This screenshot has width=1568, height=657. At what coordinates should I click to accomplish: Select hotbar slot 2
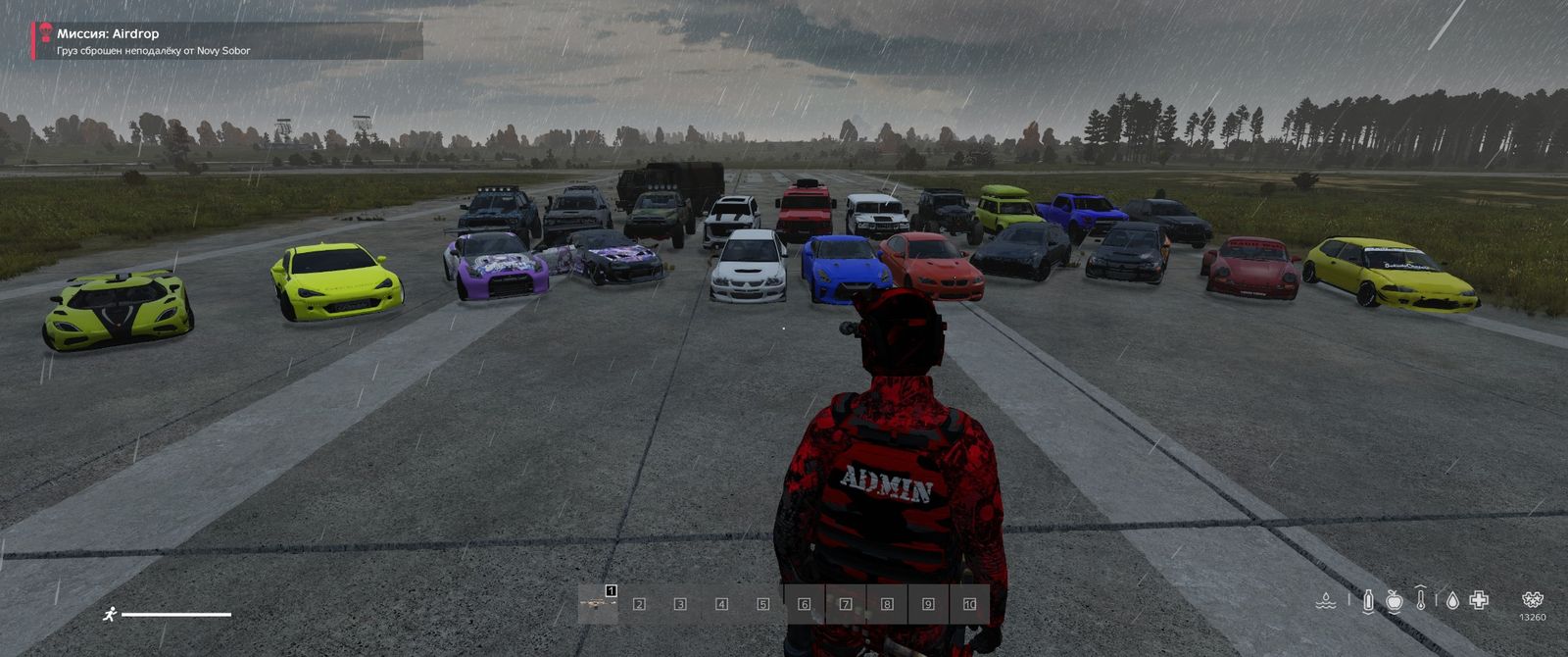point(639,604)
